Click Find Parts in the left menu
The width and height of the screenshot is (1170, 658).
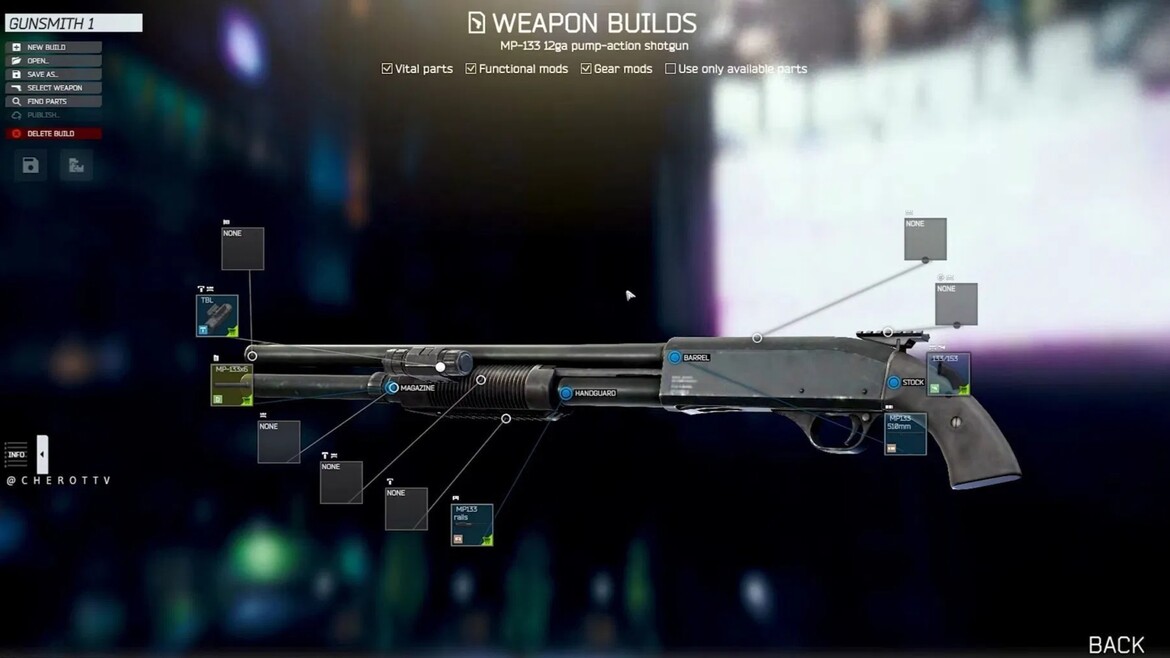point(53,101)
